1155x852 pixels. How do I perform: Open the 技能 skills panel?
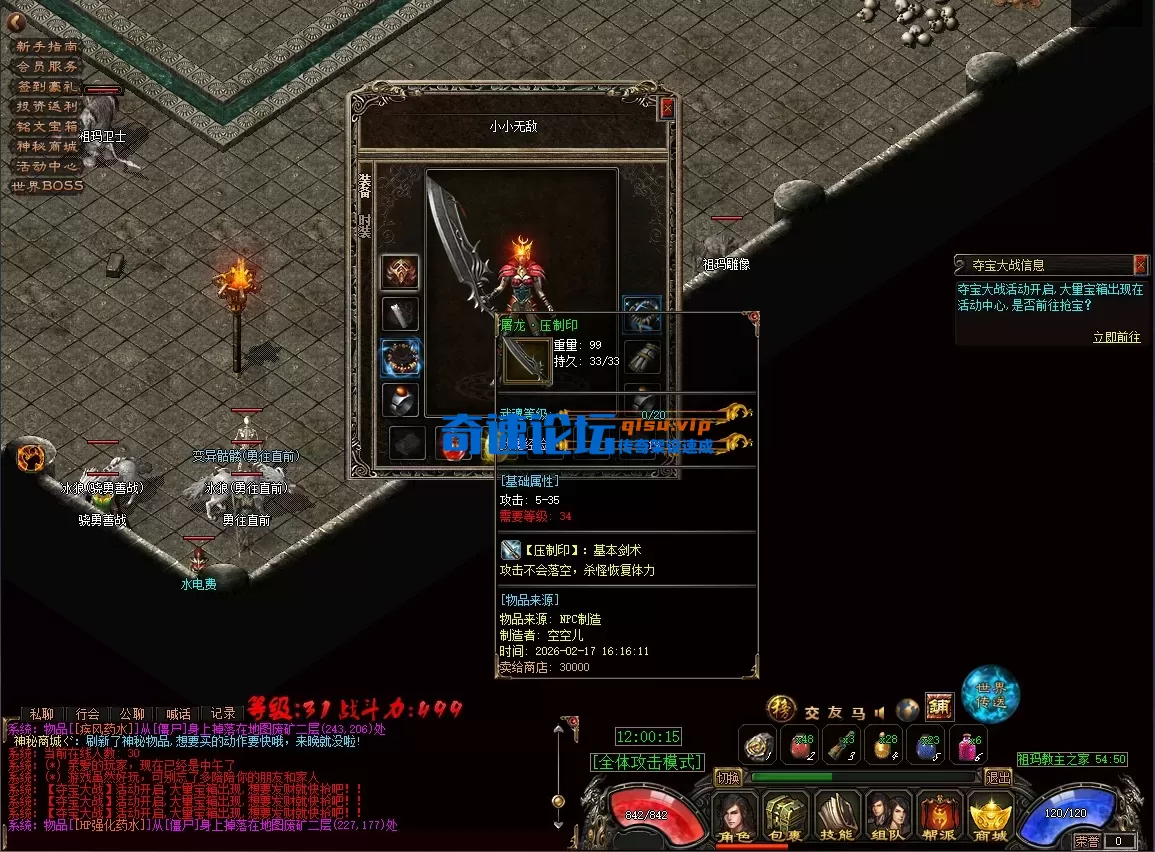838,818
